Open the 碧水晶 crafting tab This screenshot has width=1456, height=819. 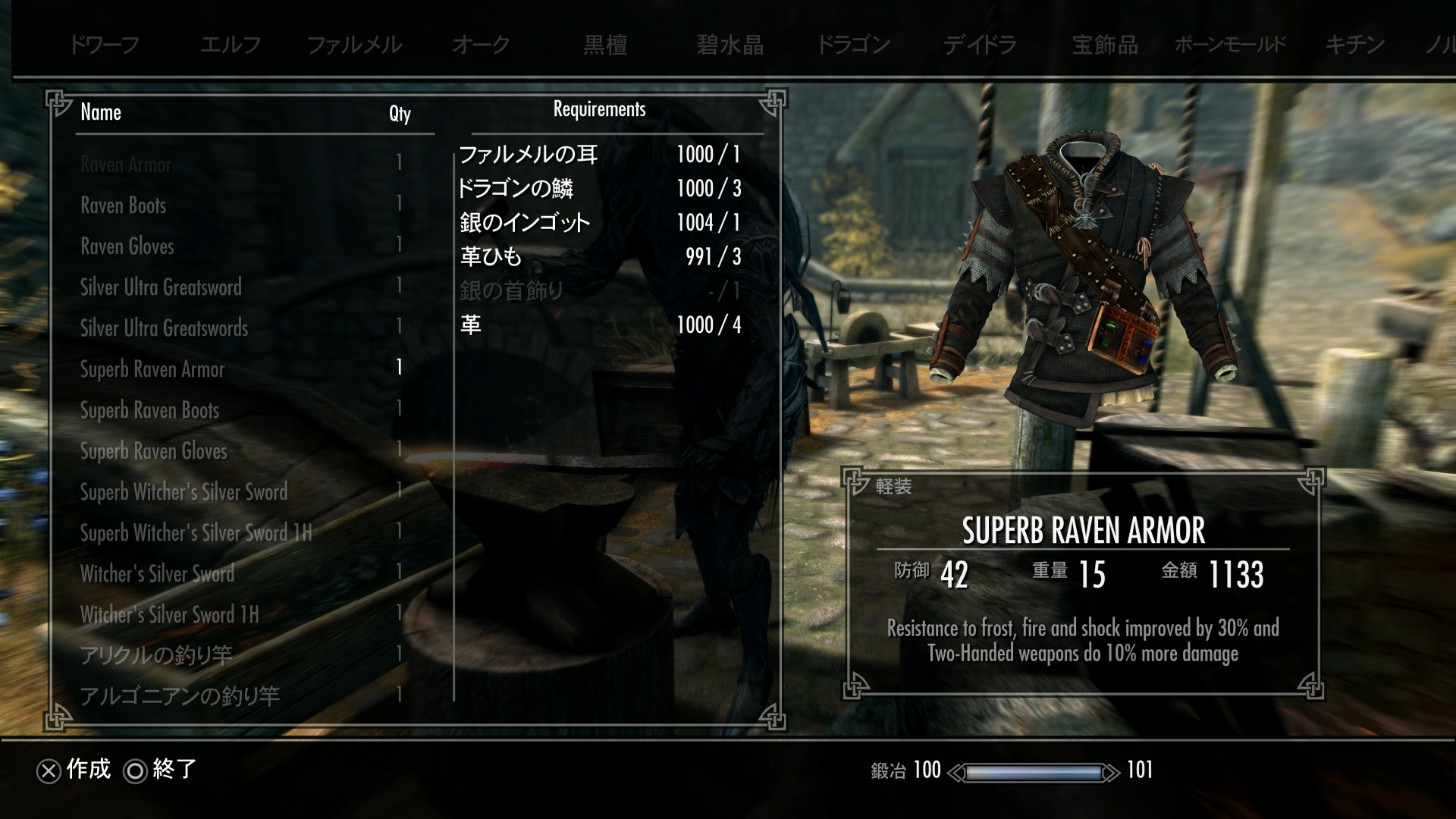[x=730, y=45]
